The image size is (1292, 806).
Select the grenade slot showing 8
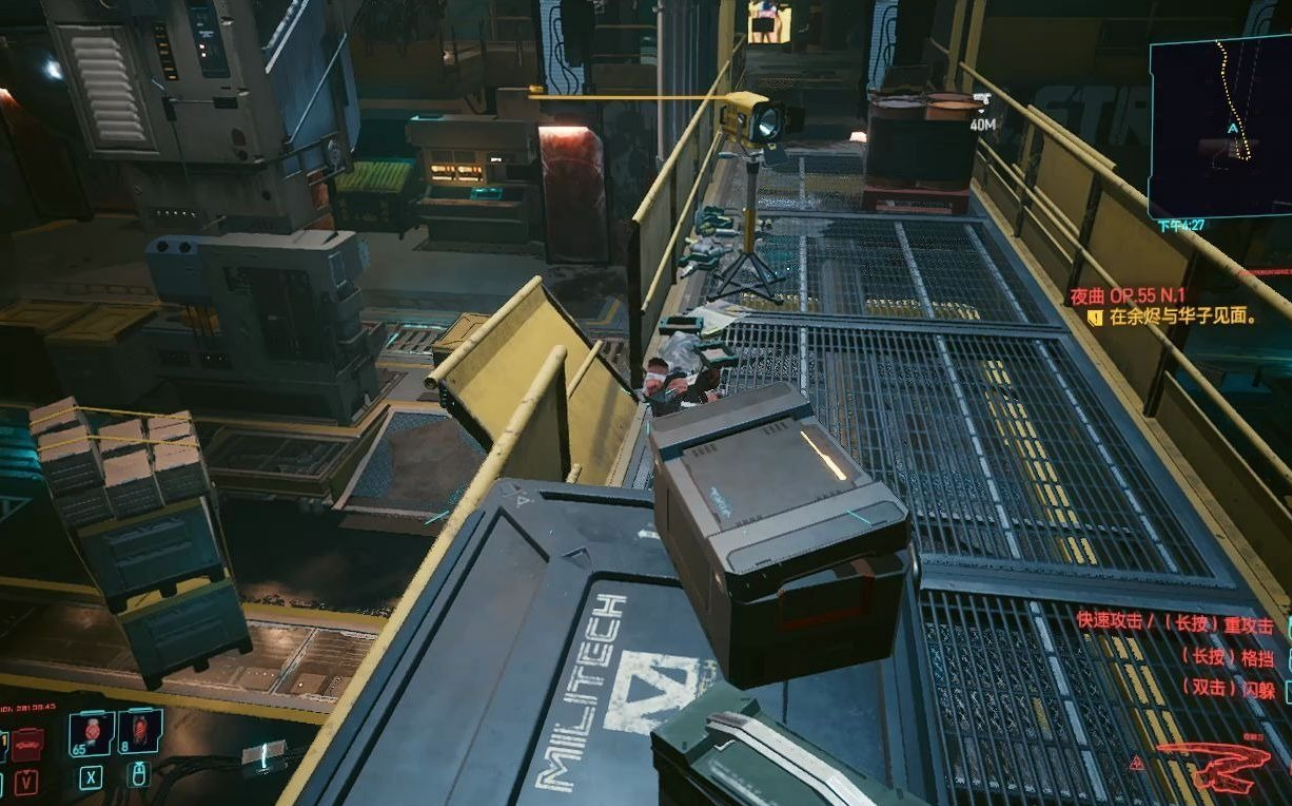(140, 732)
